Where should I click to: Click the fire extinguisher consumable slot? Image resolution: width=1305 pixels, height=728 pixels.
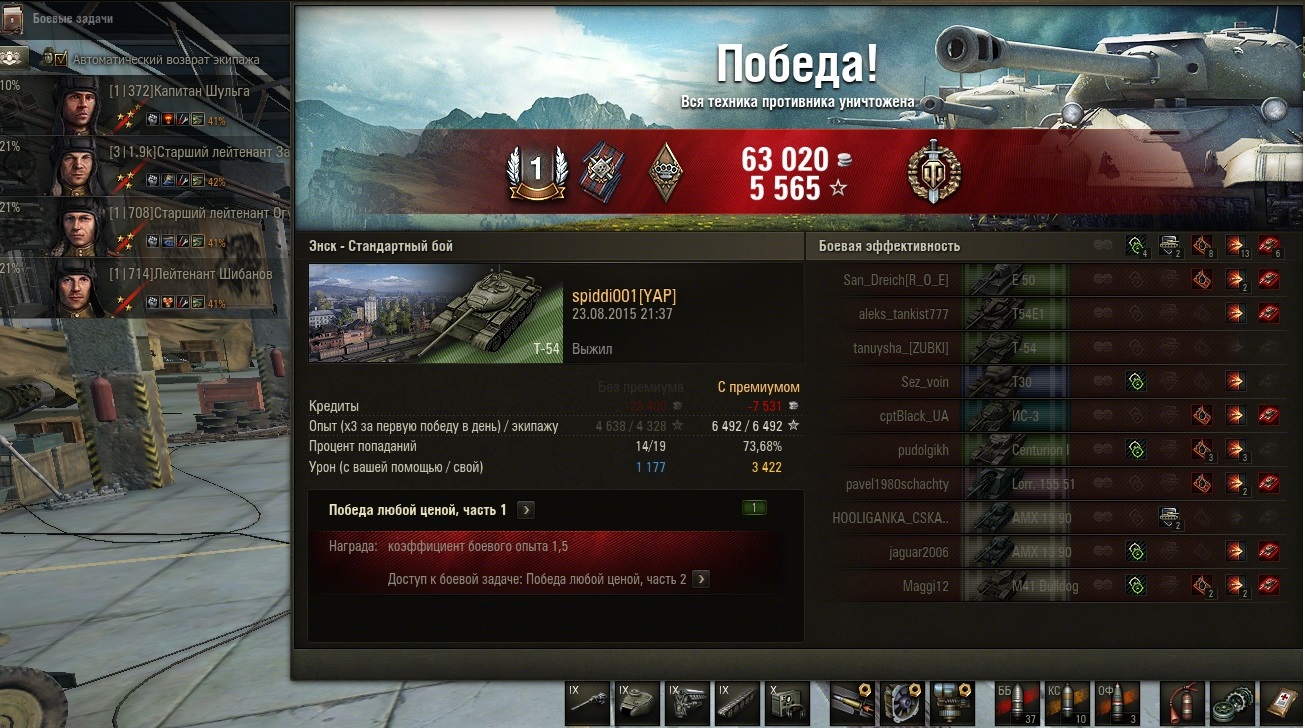pos(1183,703)
